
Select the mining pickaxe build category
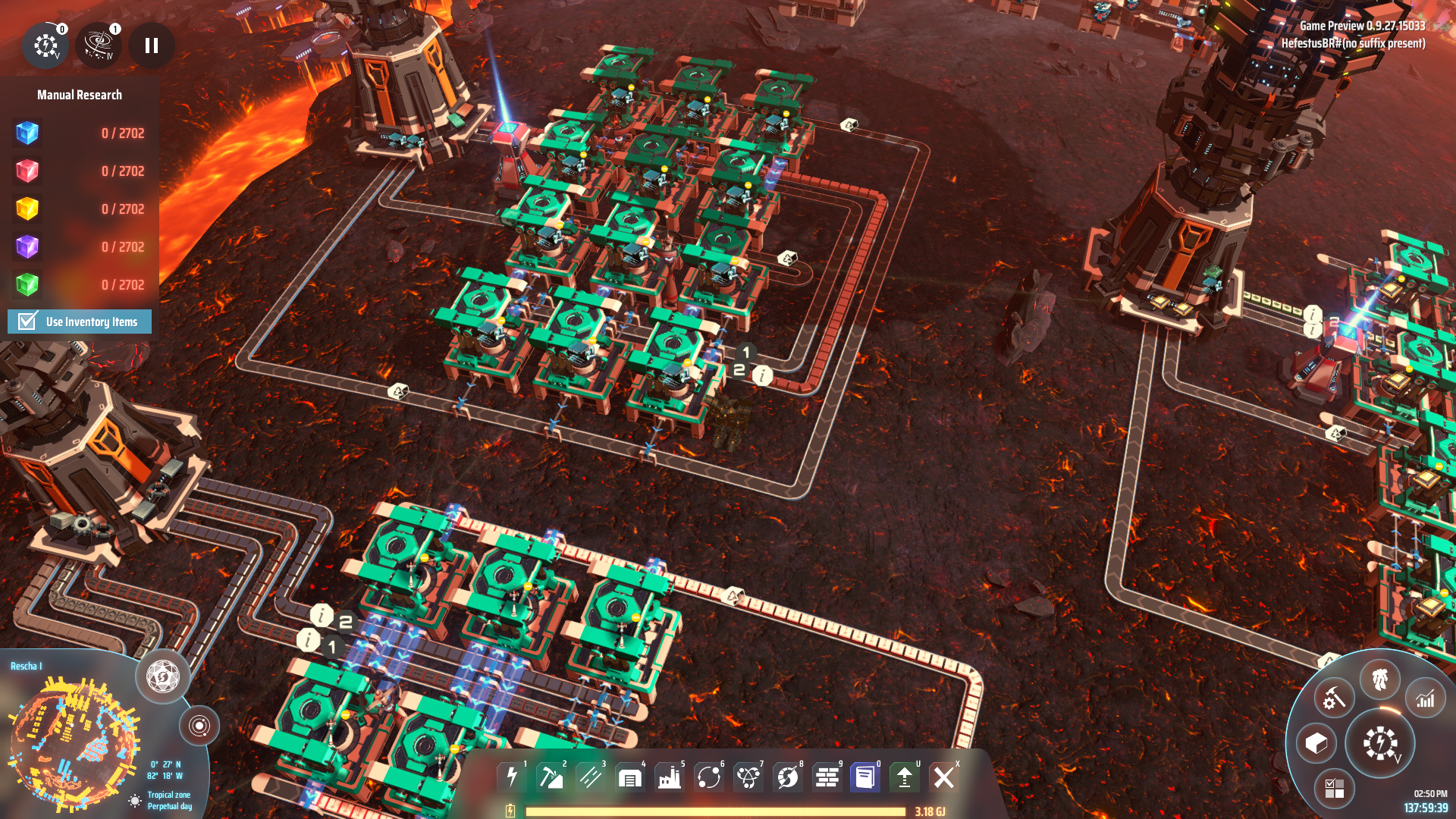(551, 777)
